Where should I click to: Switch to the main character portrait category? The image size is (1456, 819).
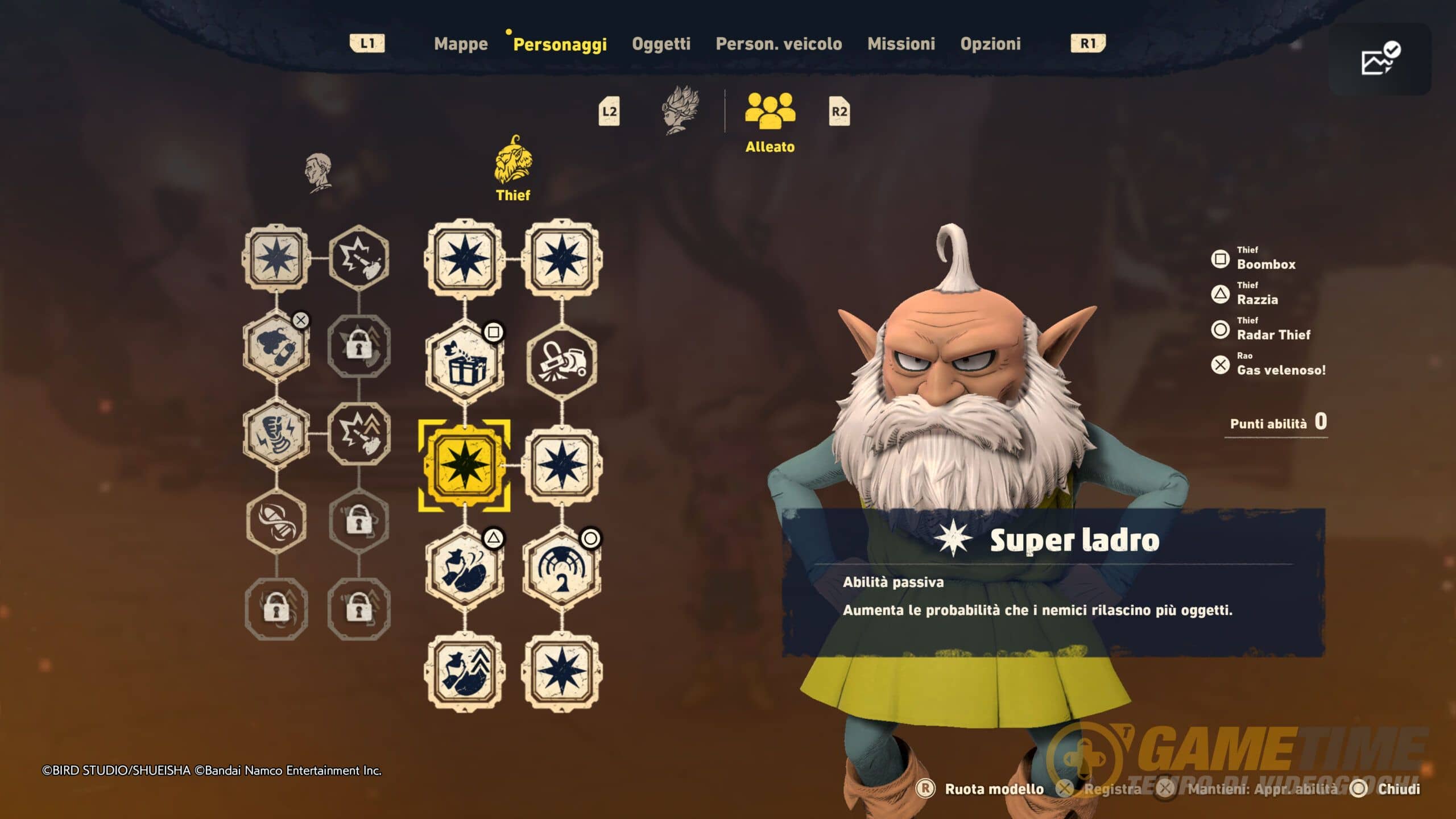click(x=681, y=110)
